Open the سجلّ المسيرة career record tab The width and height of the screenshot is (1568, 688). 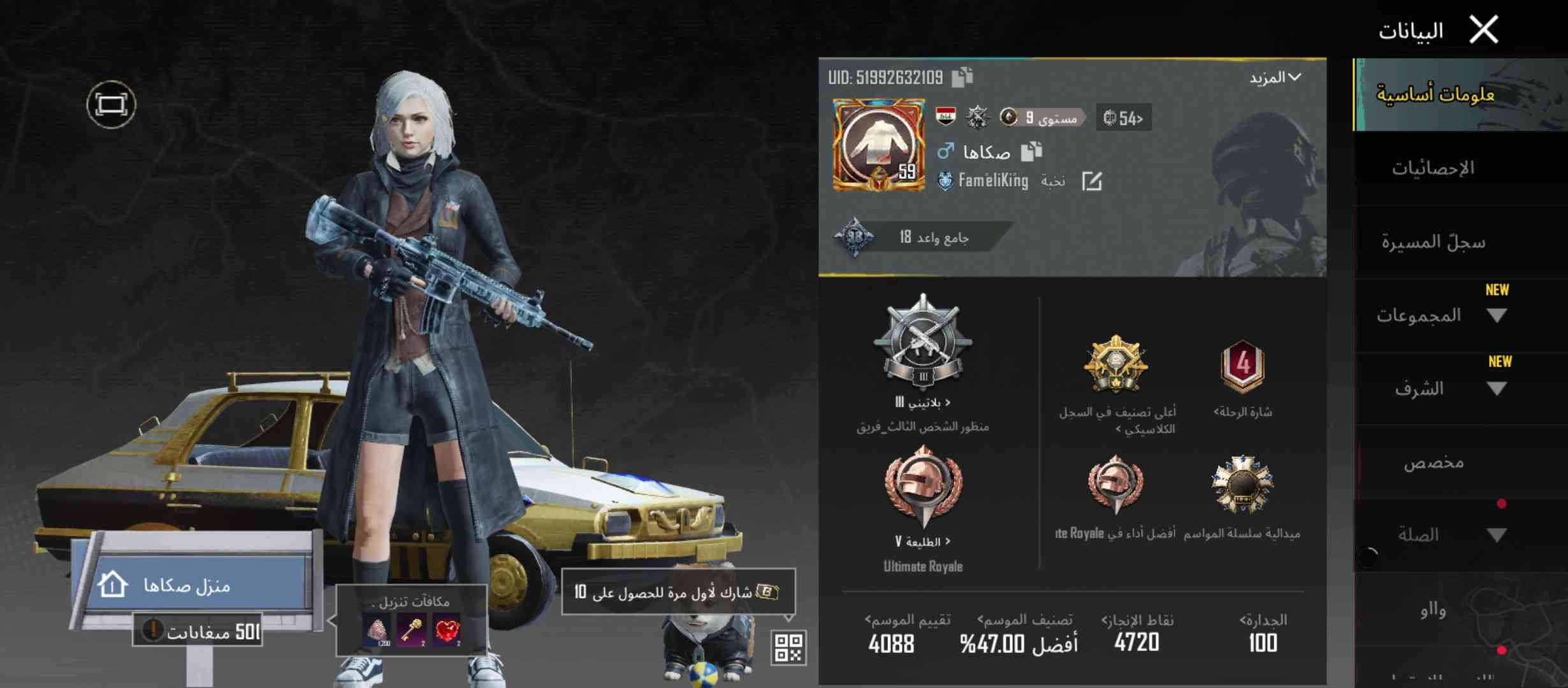click(x=1433, y=242)
